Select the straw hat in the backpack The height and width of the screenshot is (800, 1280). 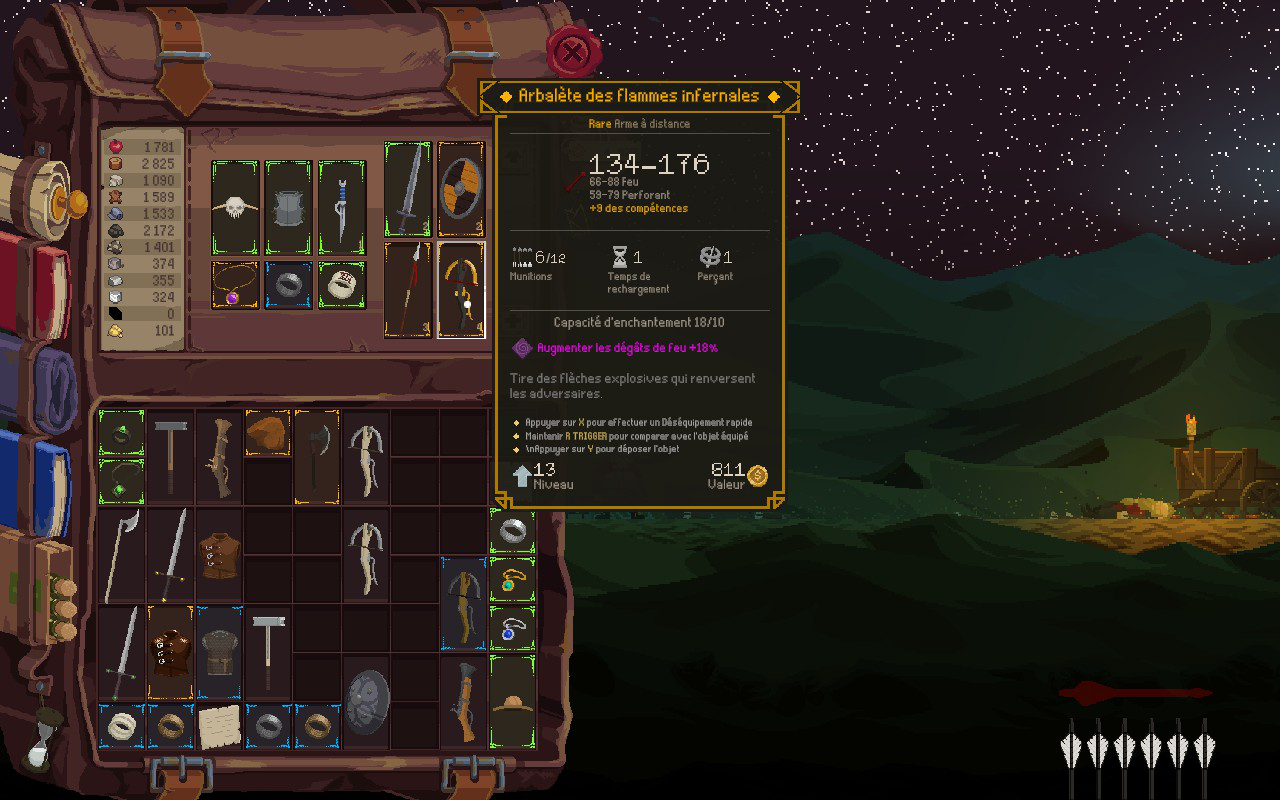click(x=512, y=701)
